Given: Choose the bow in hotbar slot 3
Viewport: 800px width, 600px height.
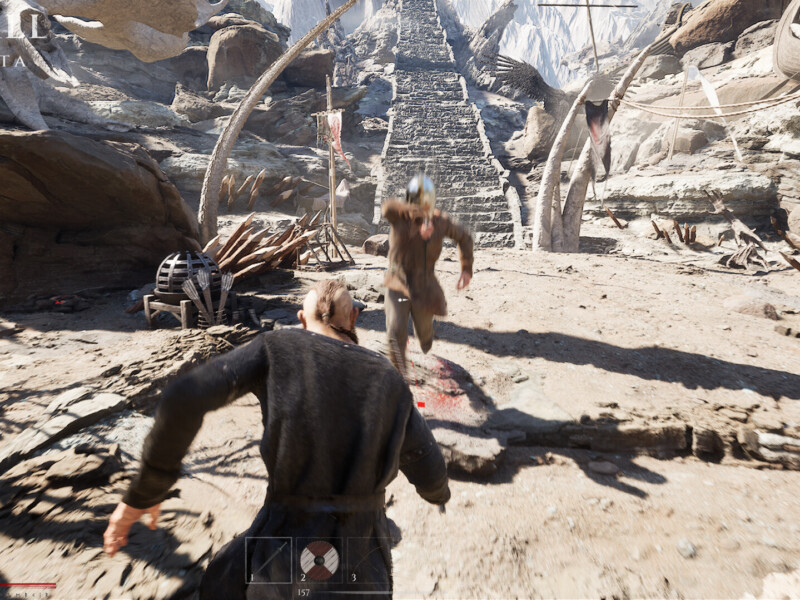Looking at the screenshot, I should pyautogui.click(x=368, y=559).
